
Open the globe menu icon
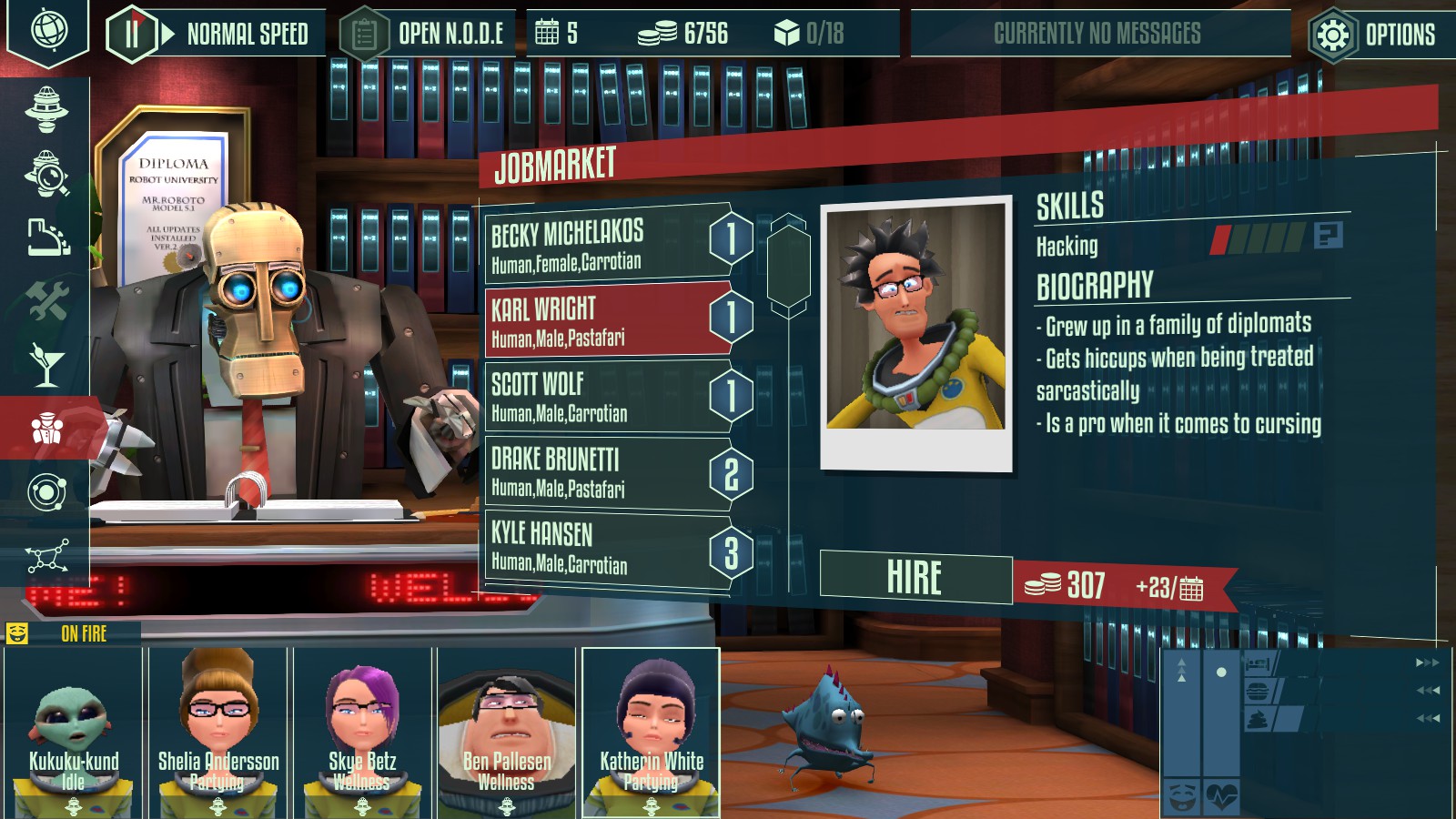click(x=48, y=30)
